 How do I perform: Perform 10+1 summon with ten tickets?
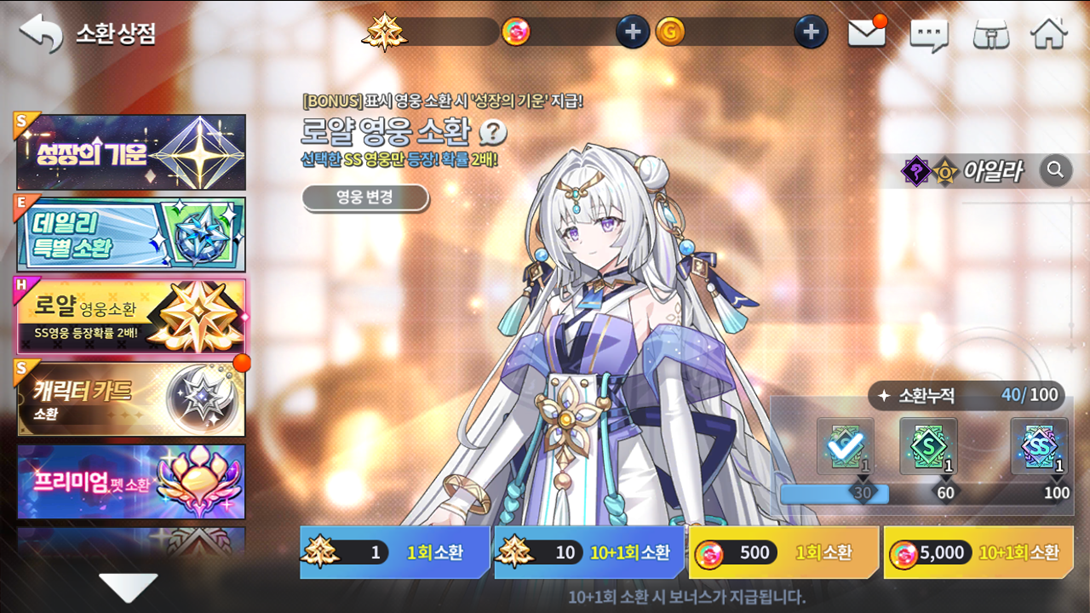tap(589, 553)
